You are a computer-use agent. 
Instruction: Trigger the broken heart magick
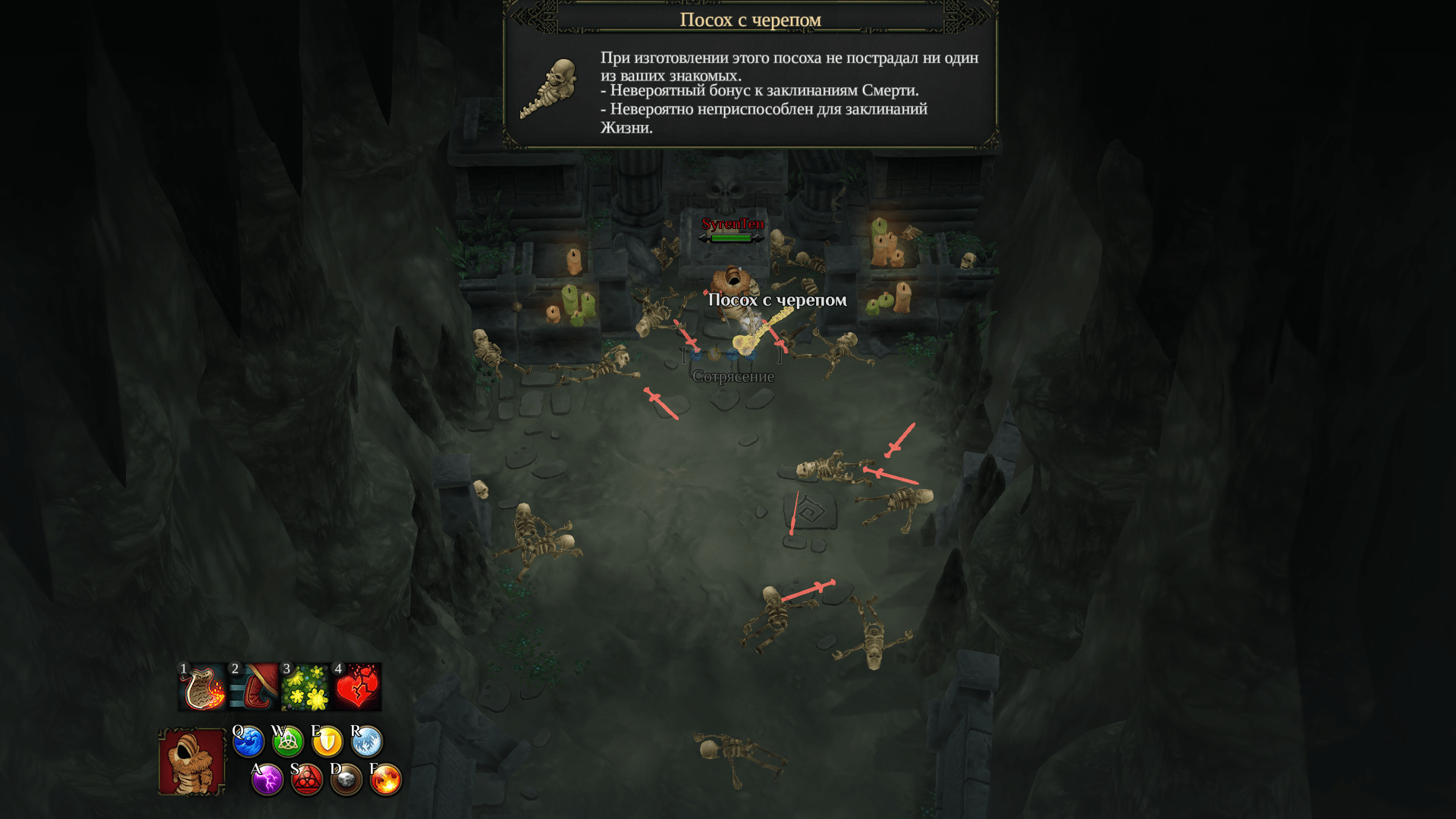(357, 687)
